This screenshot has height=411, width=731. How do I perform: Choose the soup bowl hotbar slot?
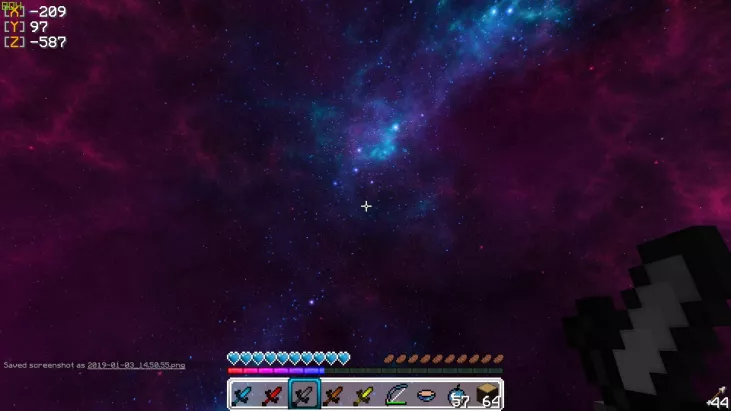tap(425, 395)
